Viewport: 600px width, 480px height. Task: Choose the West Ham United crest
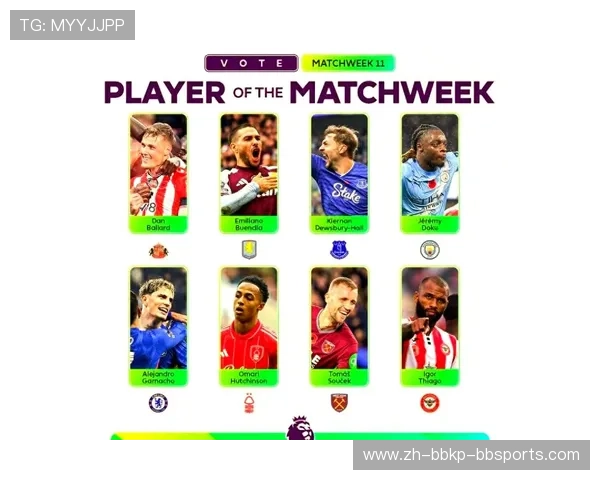[x=339, y=403]
